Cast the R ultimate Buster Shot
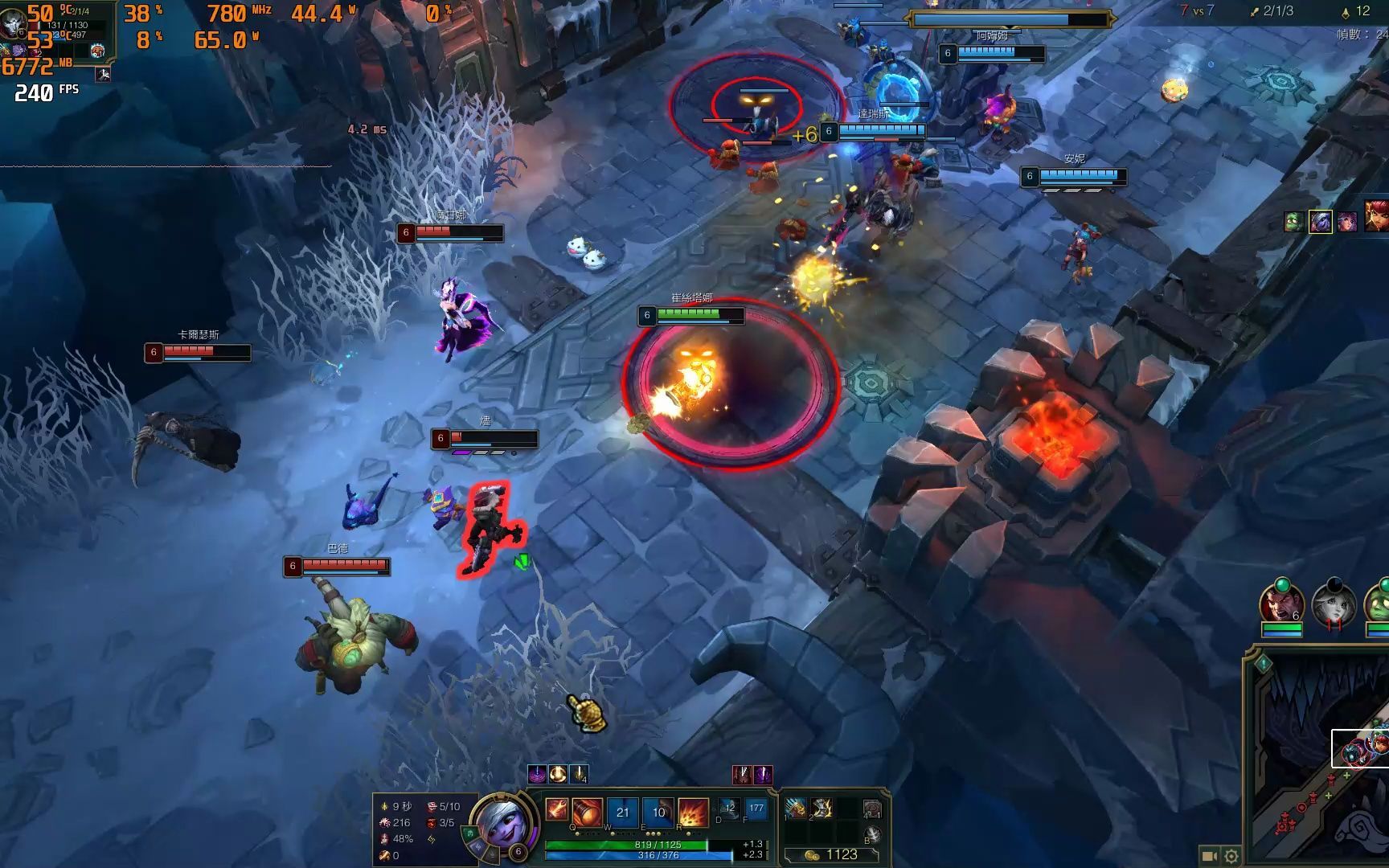 pyautogui.click(x=693, y=812)
